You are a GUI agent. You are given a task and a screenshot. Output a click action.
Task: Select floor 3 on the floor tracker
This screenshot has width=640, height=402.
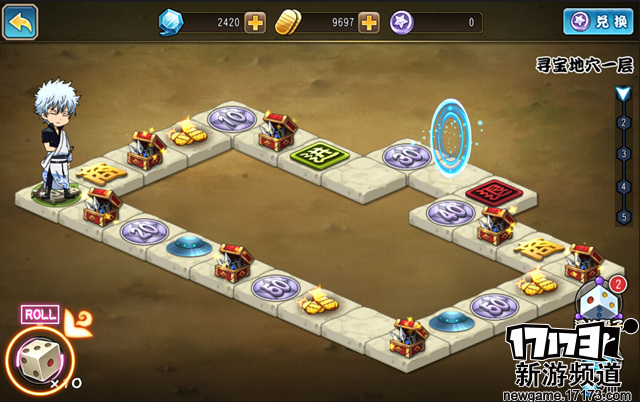click(623, 153)
